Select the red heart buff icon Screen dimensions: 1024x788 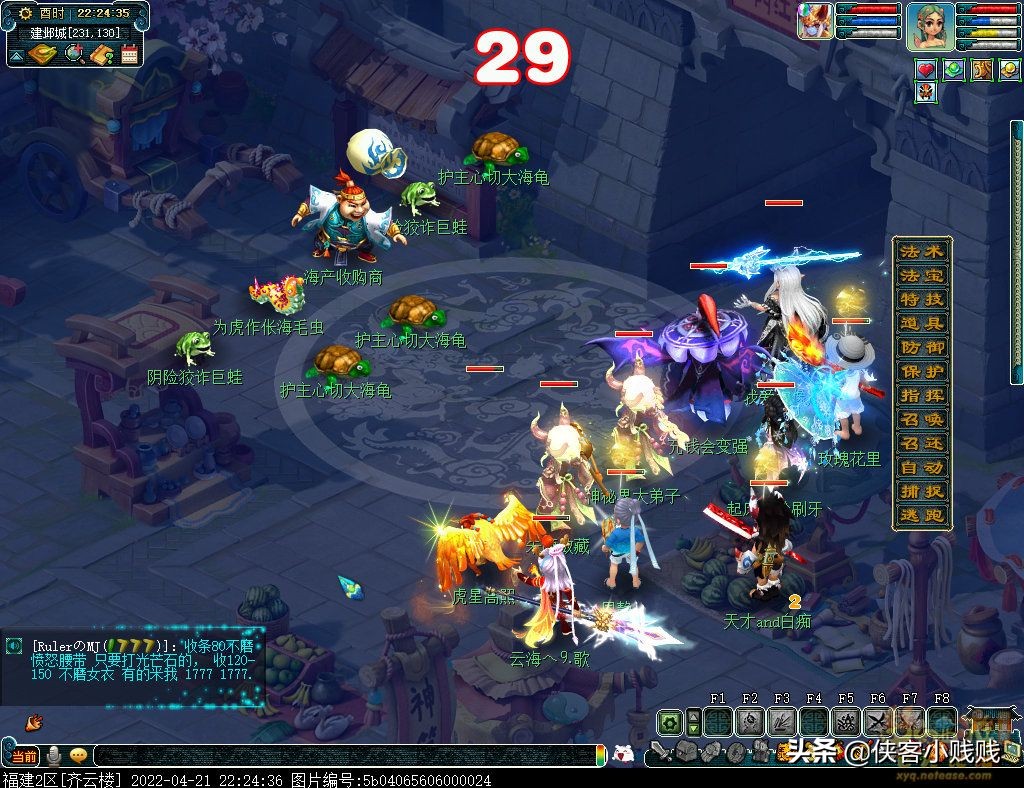[x=926, y=69]
